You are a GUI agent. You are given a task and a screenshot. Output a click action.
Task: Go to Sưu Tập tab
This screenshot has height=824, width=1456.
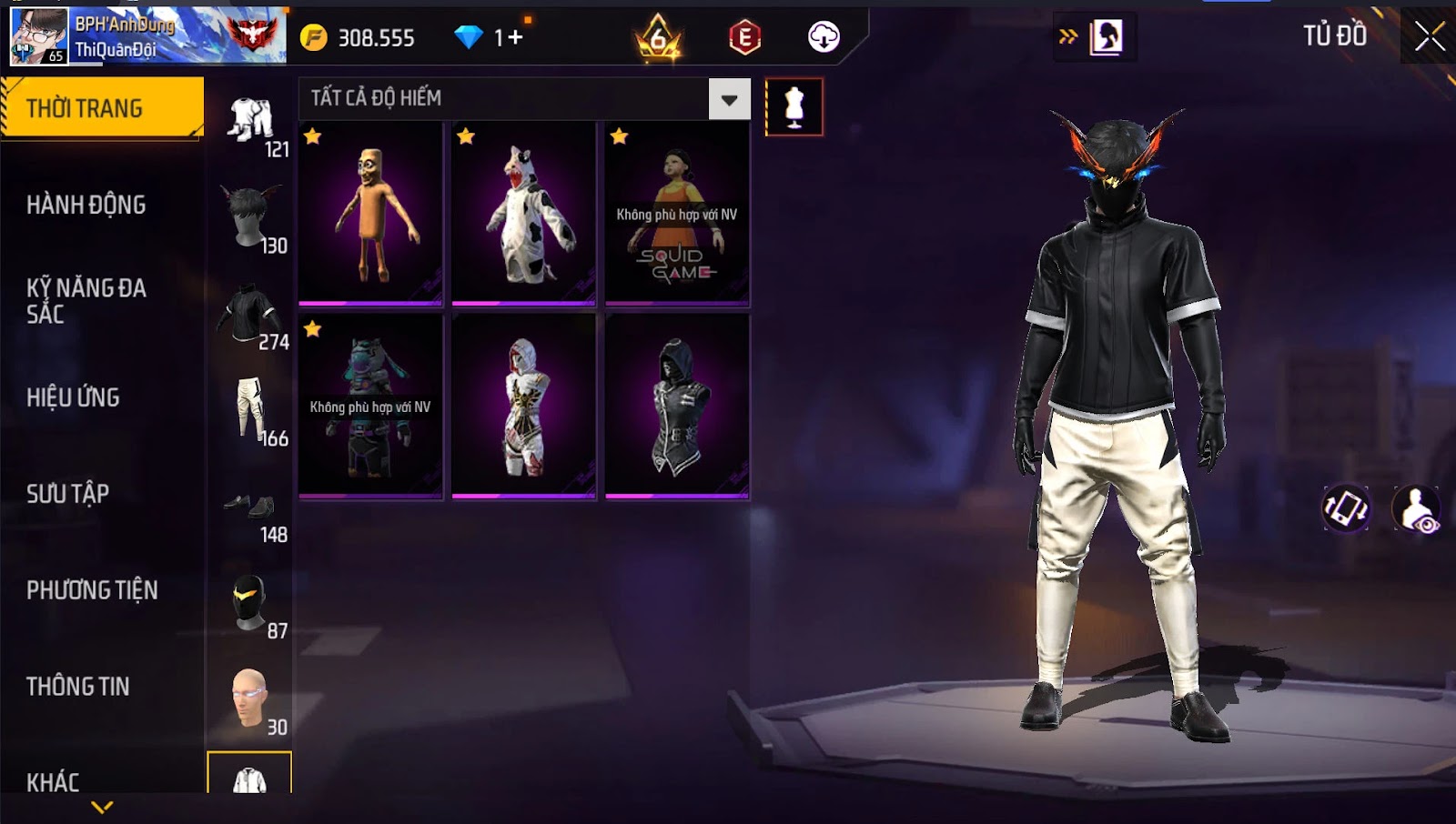[68, 494]
